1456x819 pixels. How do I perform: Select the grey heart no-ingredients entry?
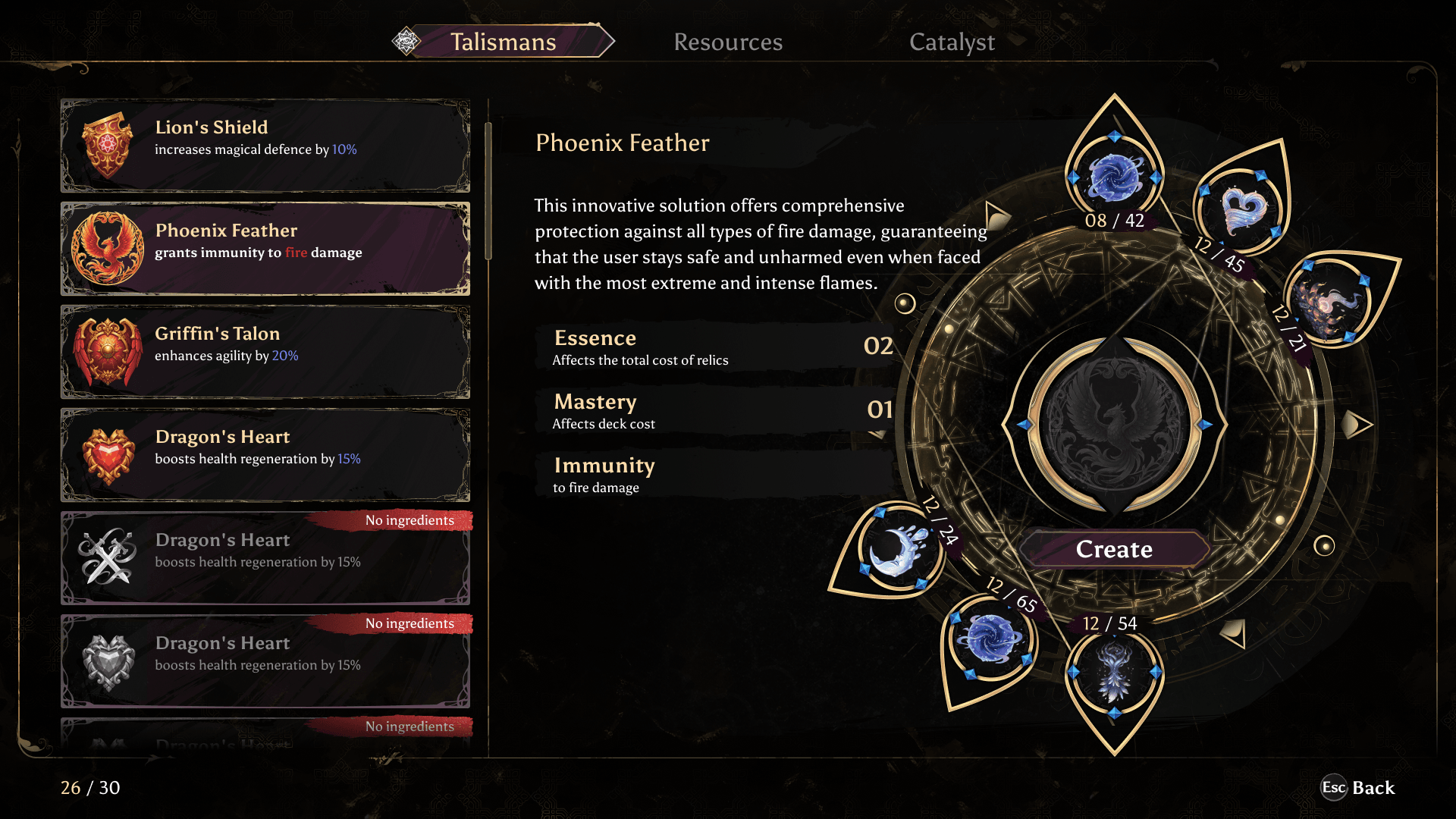pyautogui.click(x=265, y=661)
